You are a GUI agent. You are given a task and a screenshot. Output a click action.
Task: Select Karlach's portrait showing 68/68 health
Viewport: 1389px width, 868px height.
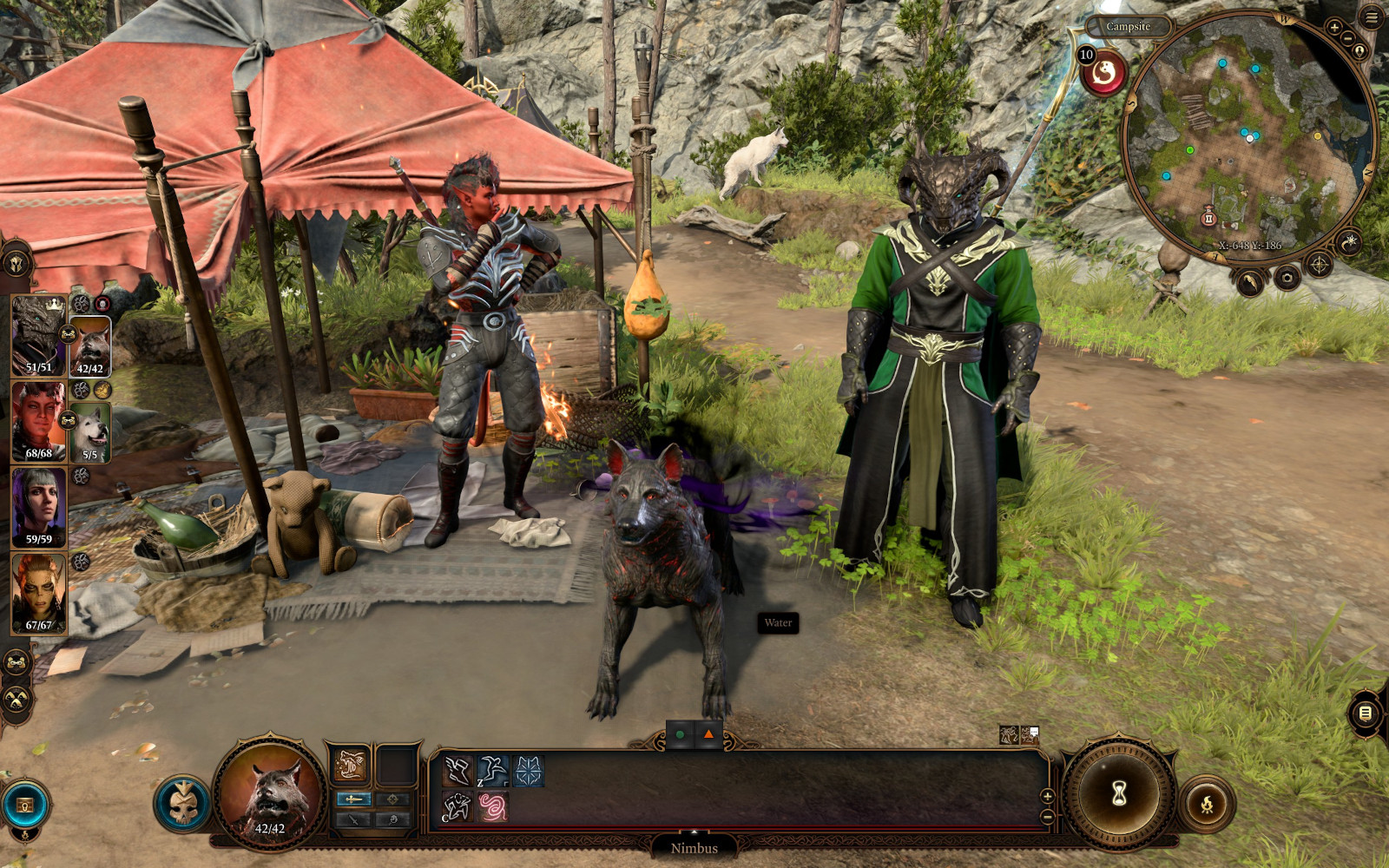(38, 421)
